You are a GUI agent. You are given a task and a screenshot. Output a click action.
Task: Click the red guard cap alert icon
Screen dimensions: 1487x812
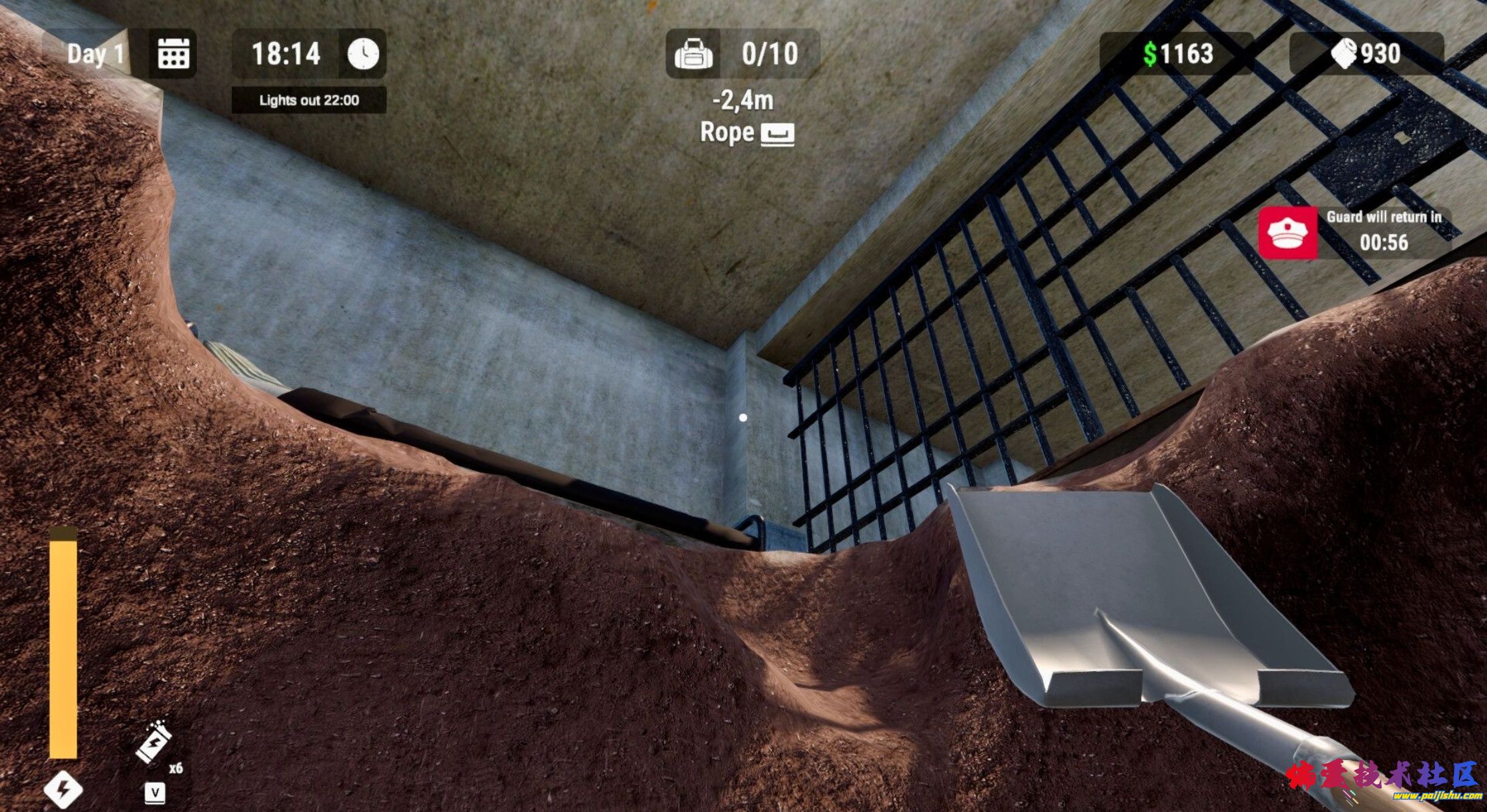(x=1287, y=233)
